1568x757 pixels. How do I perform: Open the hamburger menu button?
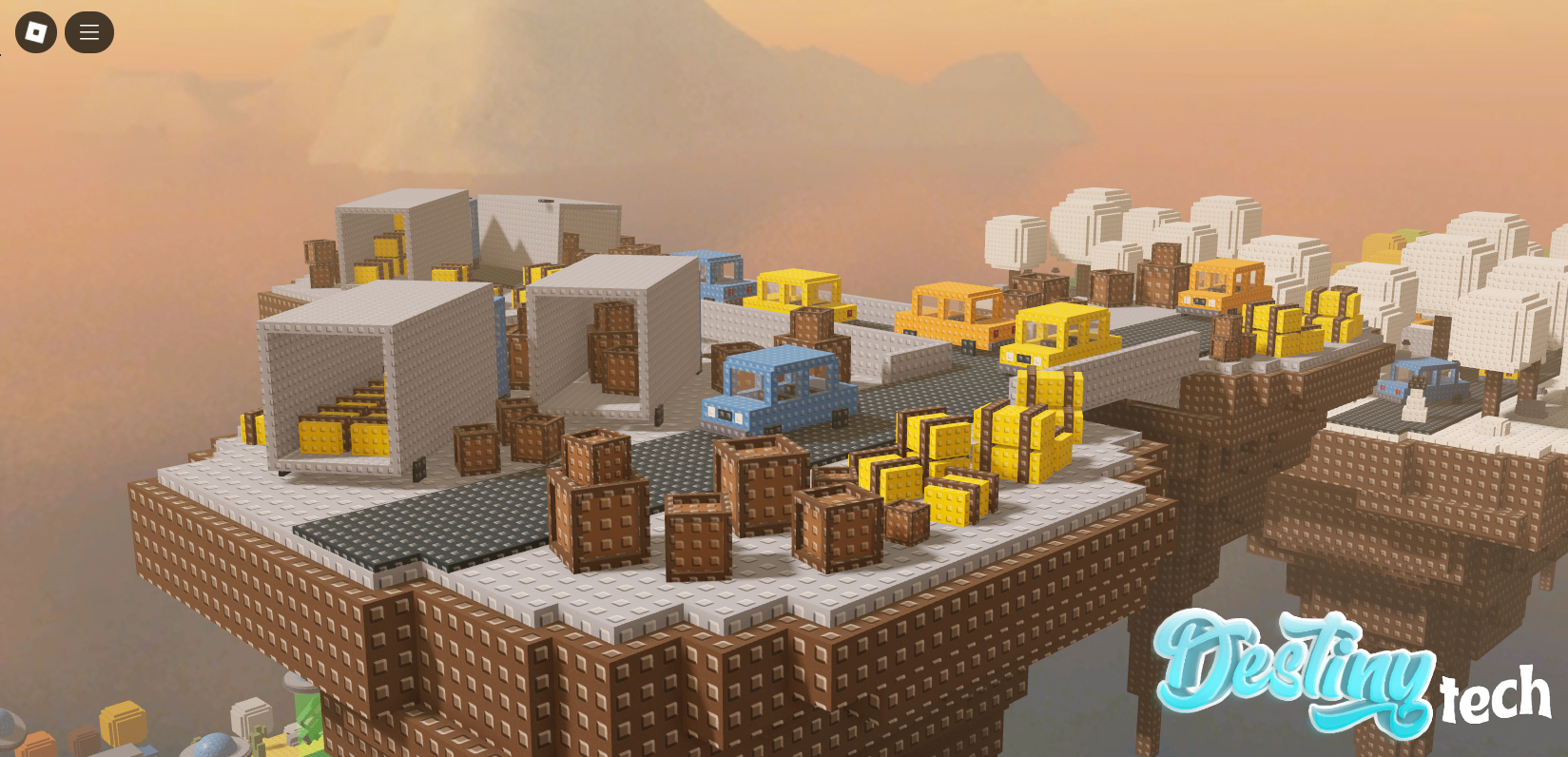click(89, 32)
